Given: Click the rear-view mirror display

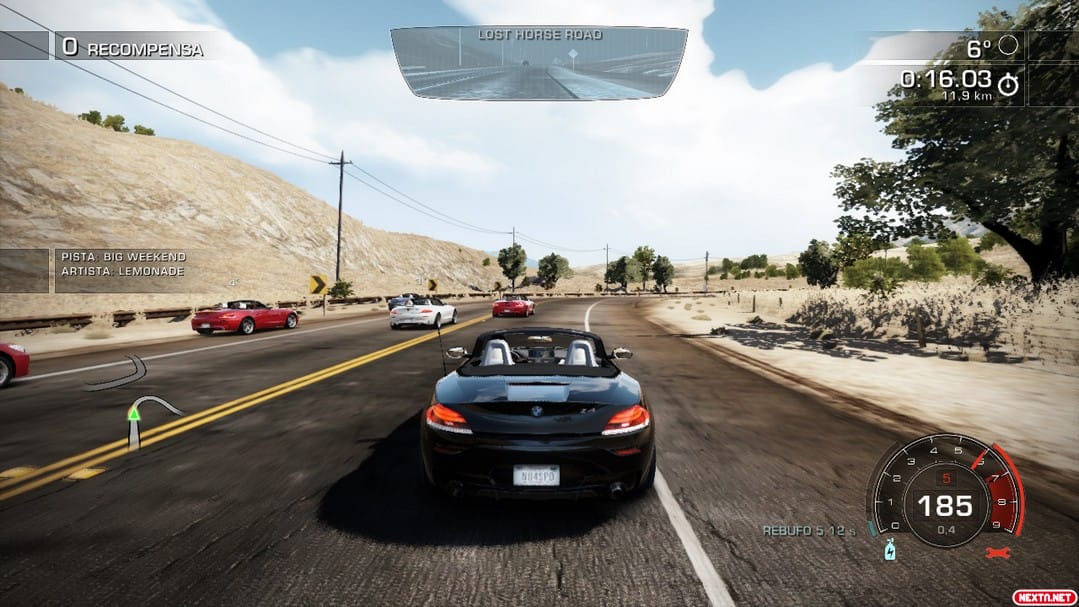Looking at the screenshot, I should click(538, 63).
